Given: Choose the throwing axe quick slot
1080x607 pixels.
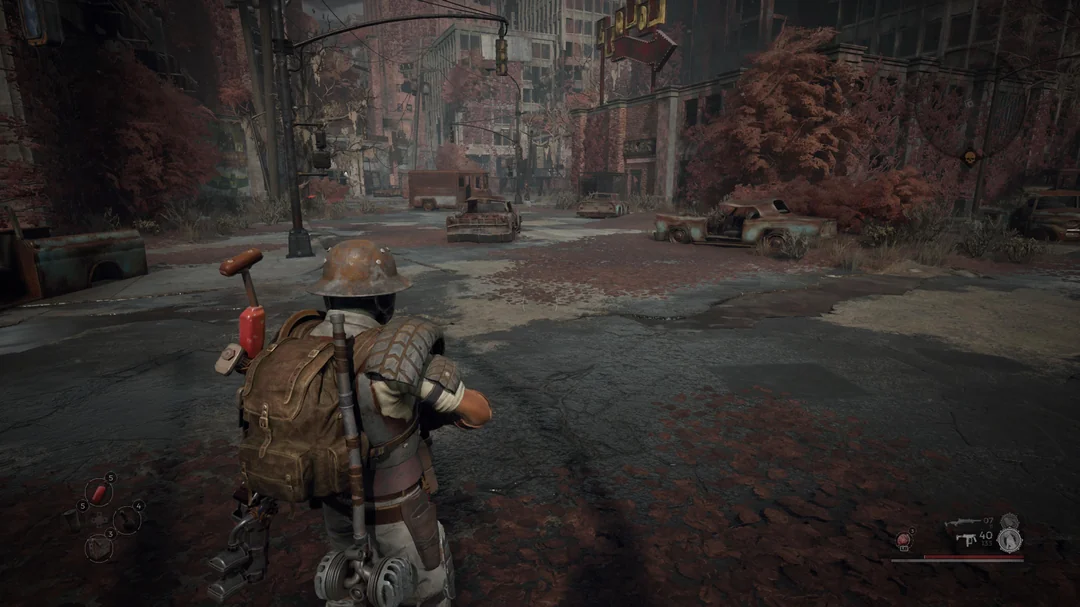Looking at the screenshot, I should [x=127, y=520].
